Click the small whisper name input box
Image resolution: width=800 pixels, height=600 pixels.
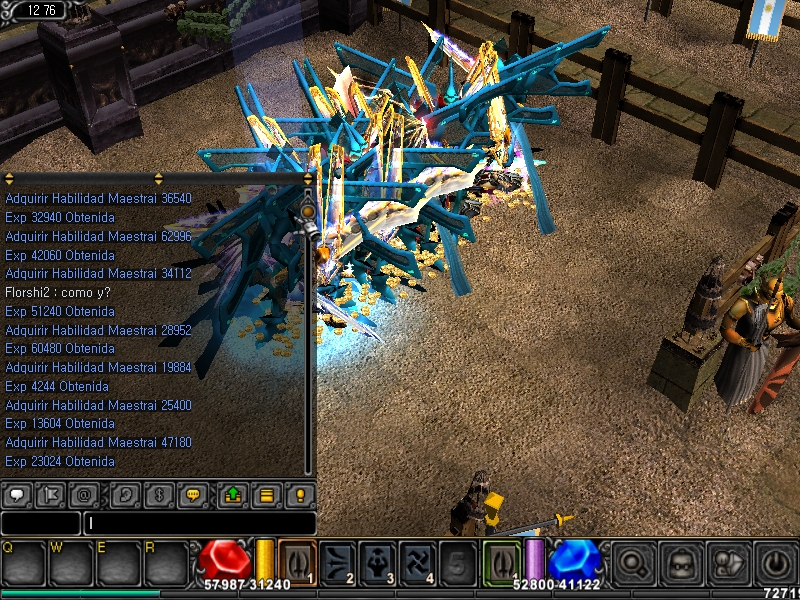40,523
